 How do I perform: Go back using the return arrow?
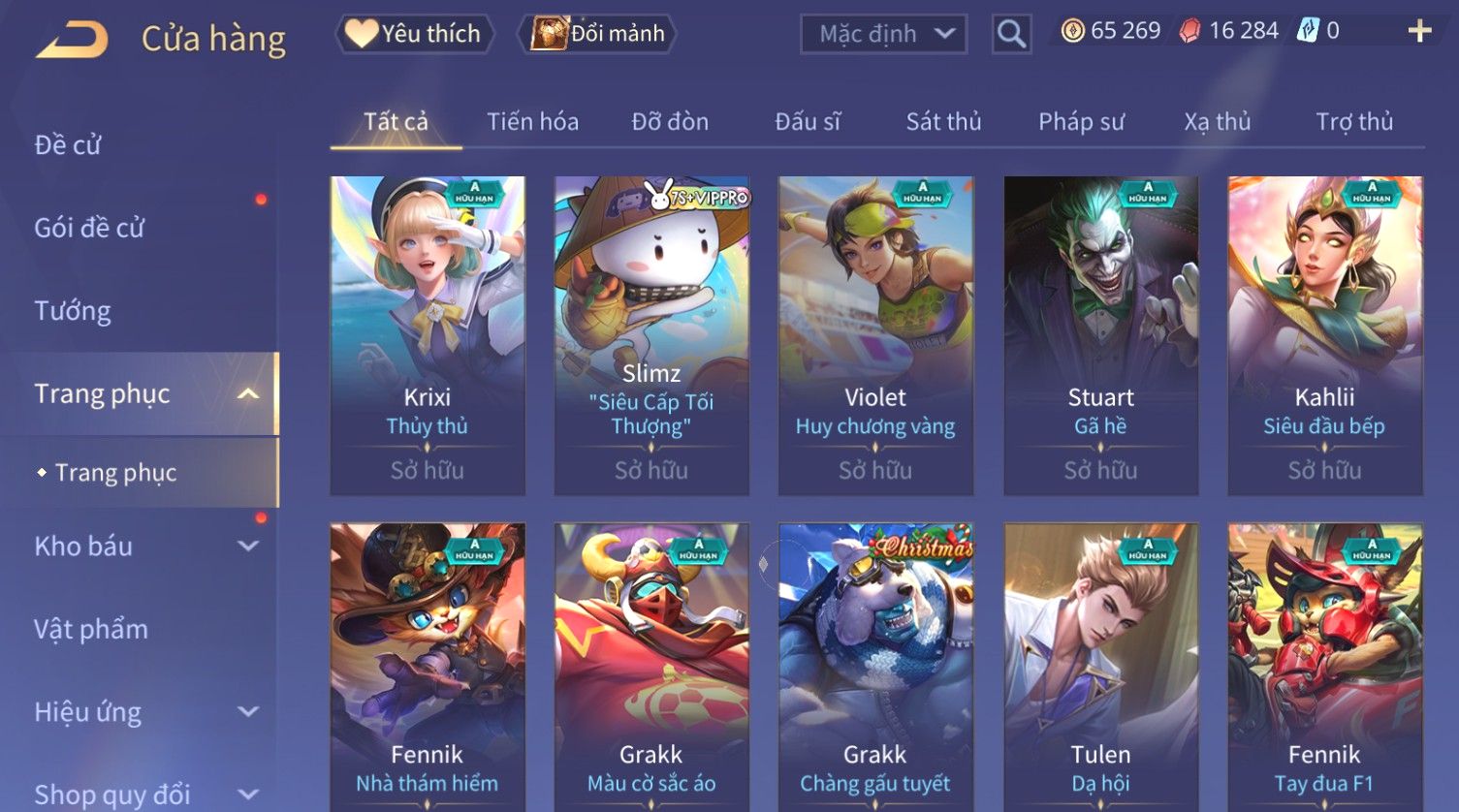click(x=72, y=40)
